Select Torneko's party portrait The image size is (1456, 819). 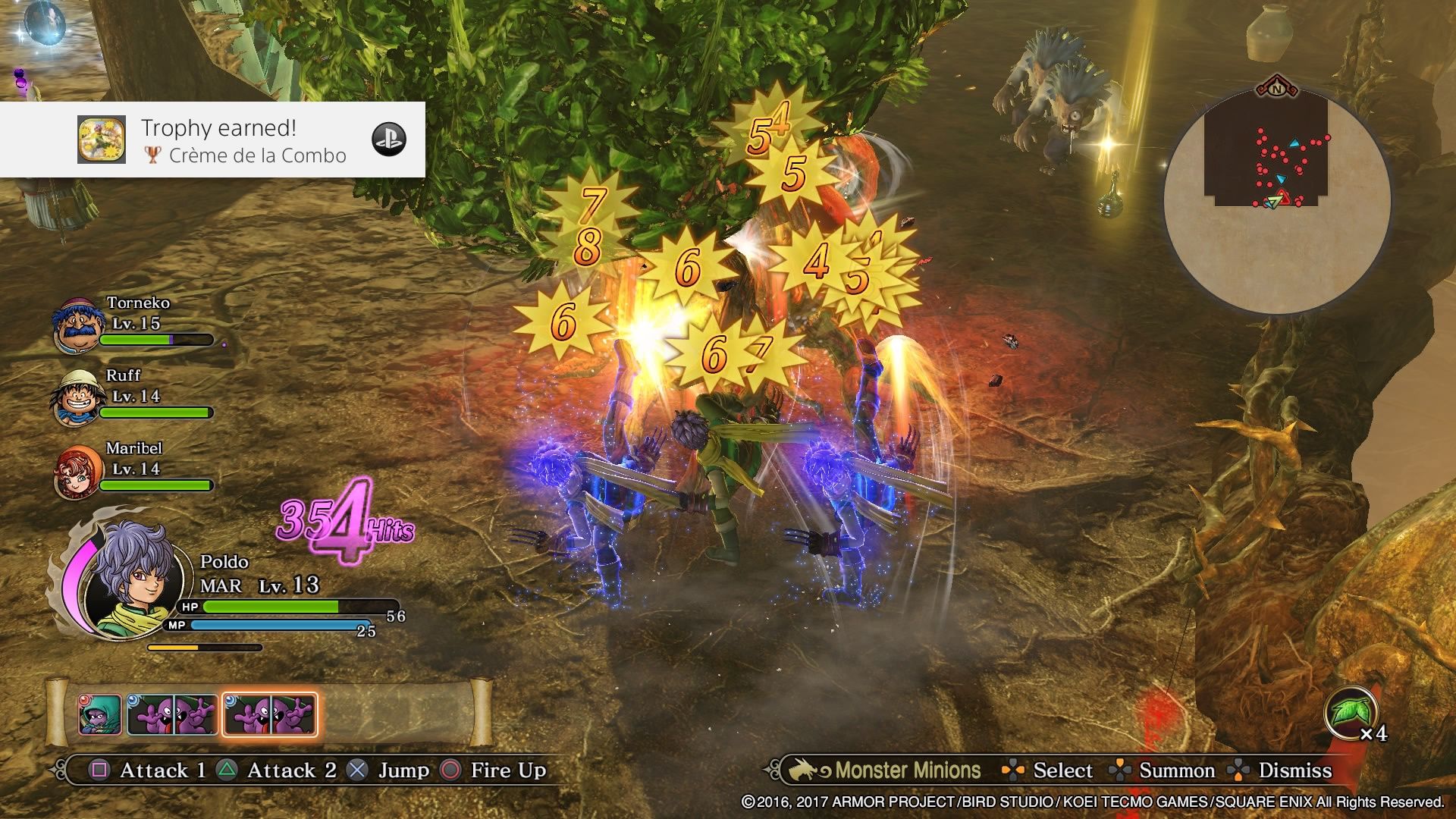[x=77, y=325]
